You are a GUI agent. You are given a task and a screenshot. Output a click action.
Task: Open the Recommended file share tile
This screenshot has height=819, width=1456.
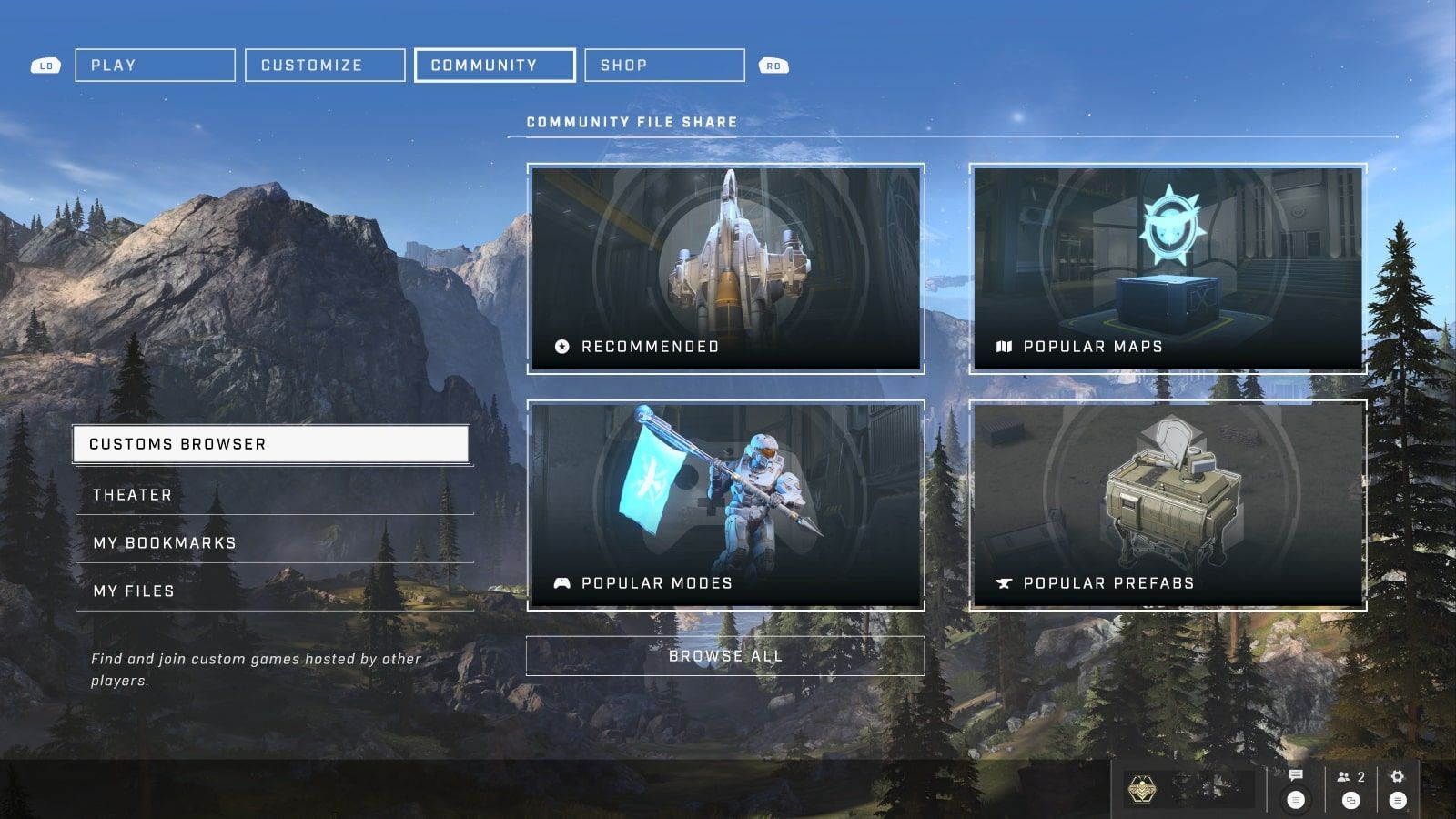(725, 268)
